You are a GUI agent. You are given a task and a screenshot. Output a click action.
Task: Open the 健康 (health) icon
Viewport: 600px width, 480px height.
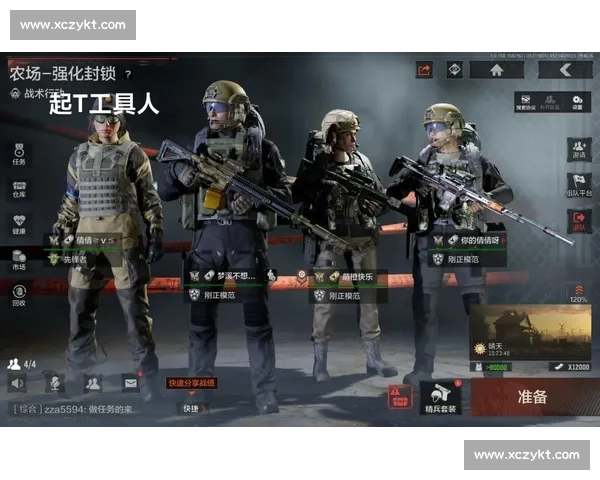pyautogui.click(x=19, y=224)
